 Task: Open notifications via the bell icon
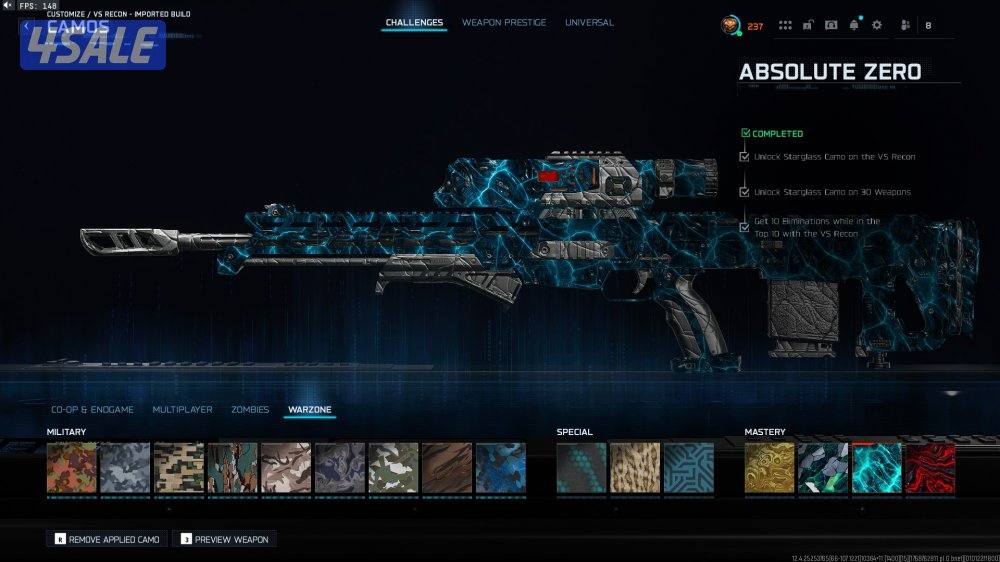[x=854, y=25]
